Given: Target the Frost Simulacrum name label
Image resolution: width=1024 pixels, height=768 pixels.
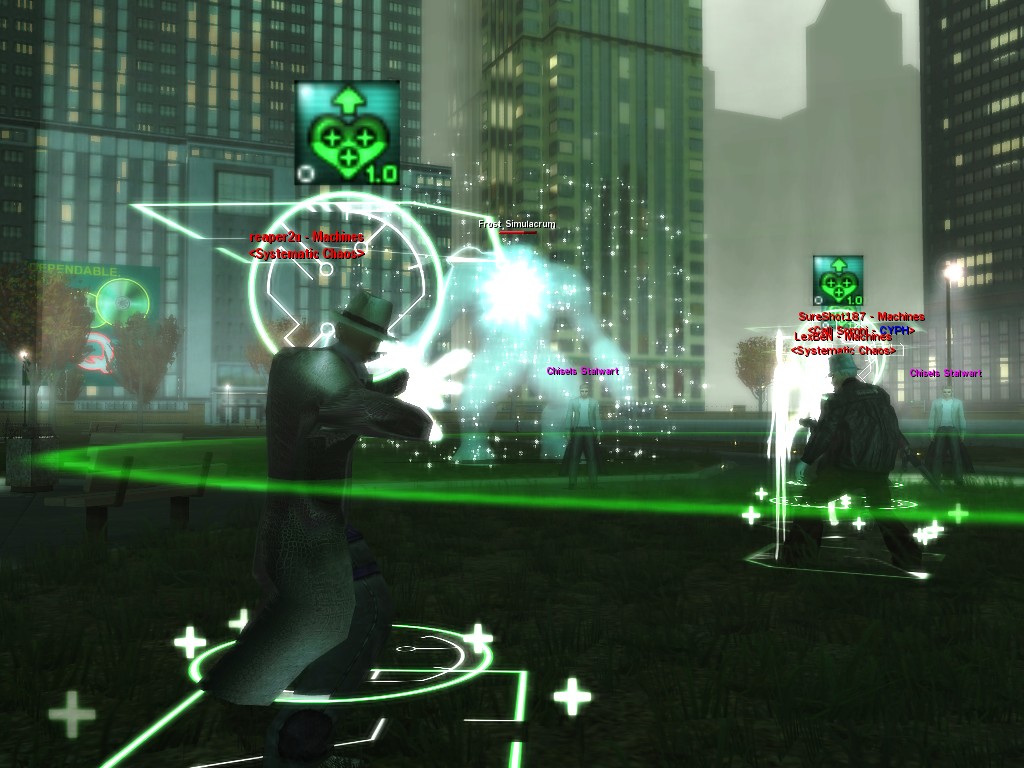Looking at the screenshot, I should click(x=516, y=224).
